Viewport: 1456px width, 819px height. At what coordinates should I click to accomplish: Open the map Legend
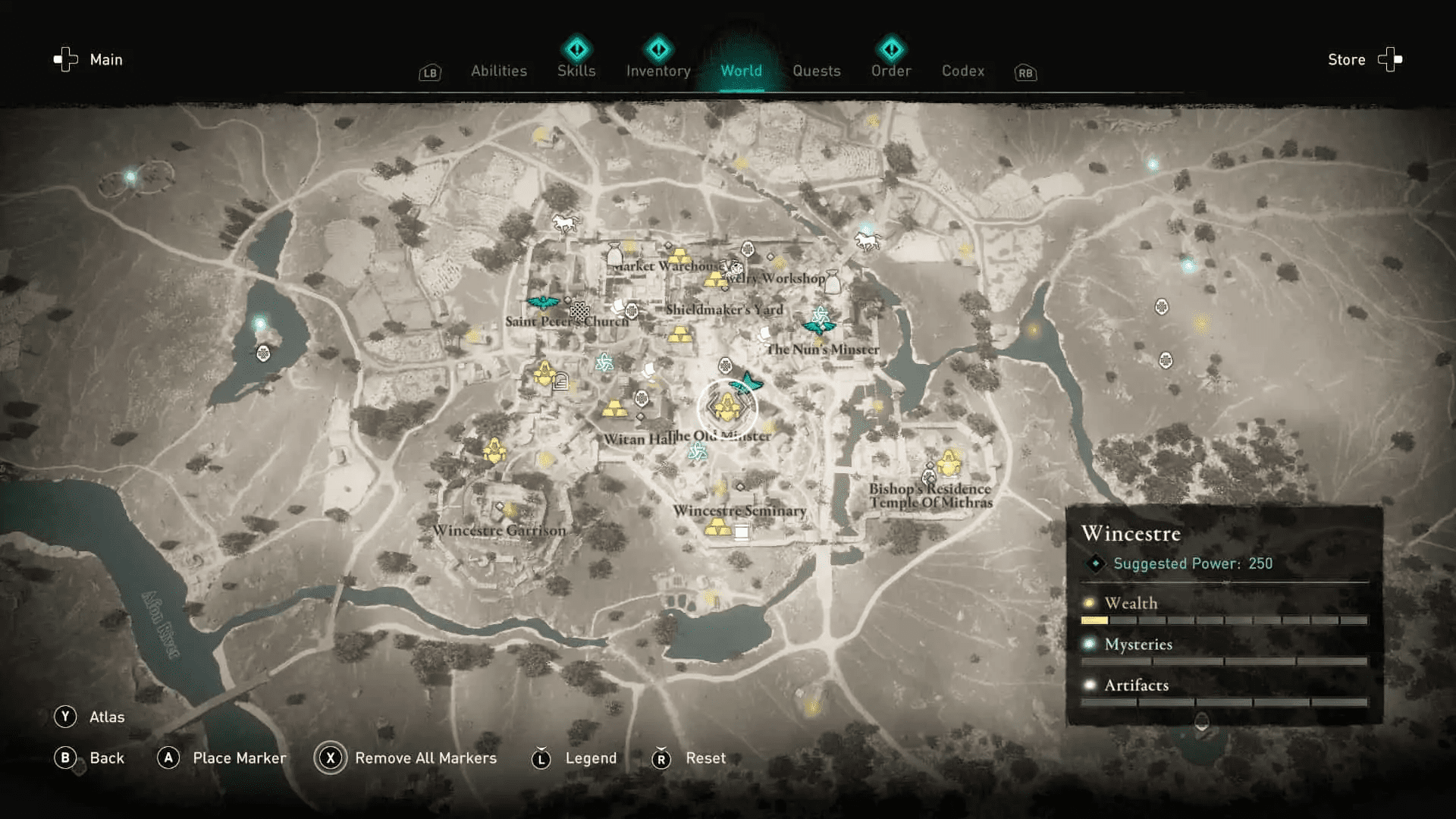590,758
